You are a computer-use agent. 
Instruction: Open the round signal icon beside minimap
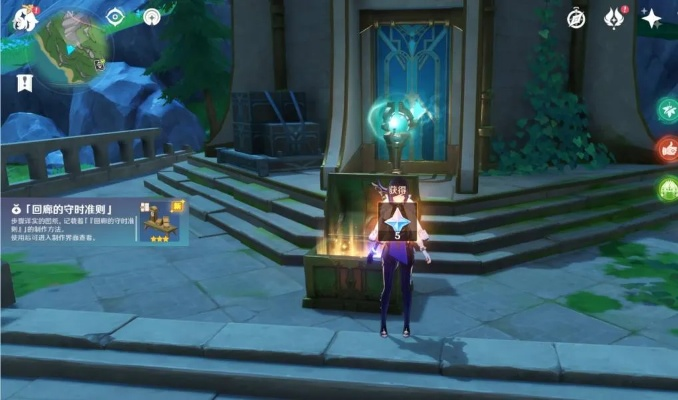click(x=152, y=16)
